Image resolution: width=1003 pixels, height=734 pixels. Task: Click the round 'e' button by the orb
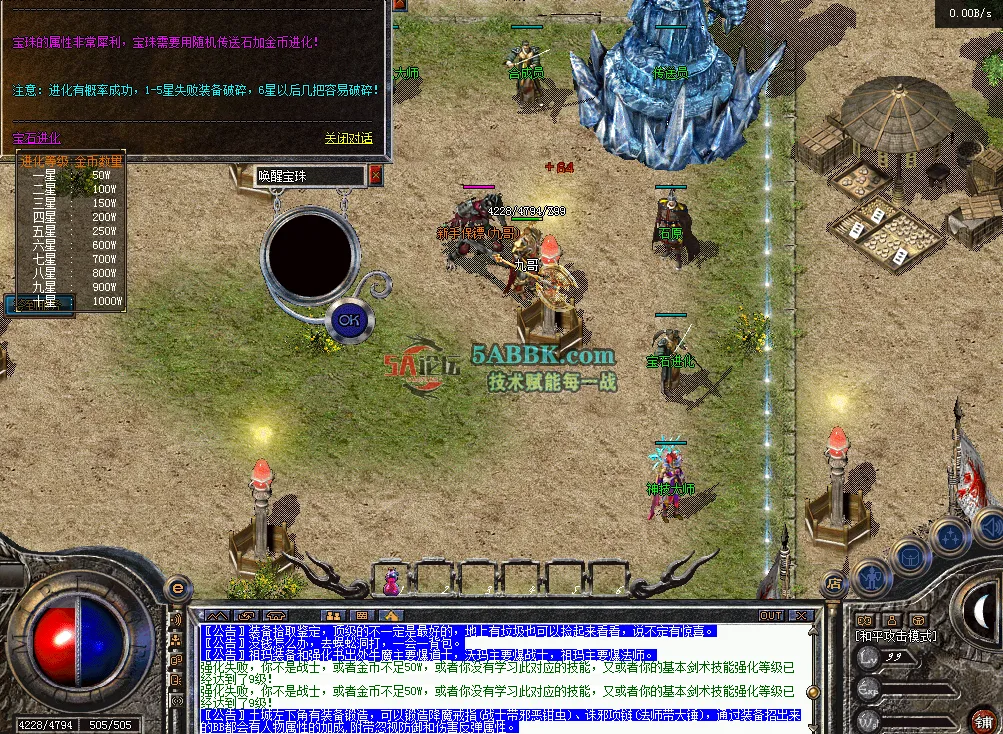[x=178, y=589]
